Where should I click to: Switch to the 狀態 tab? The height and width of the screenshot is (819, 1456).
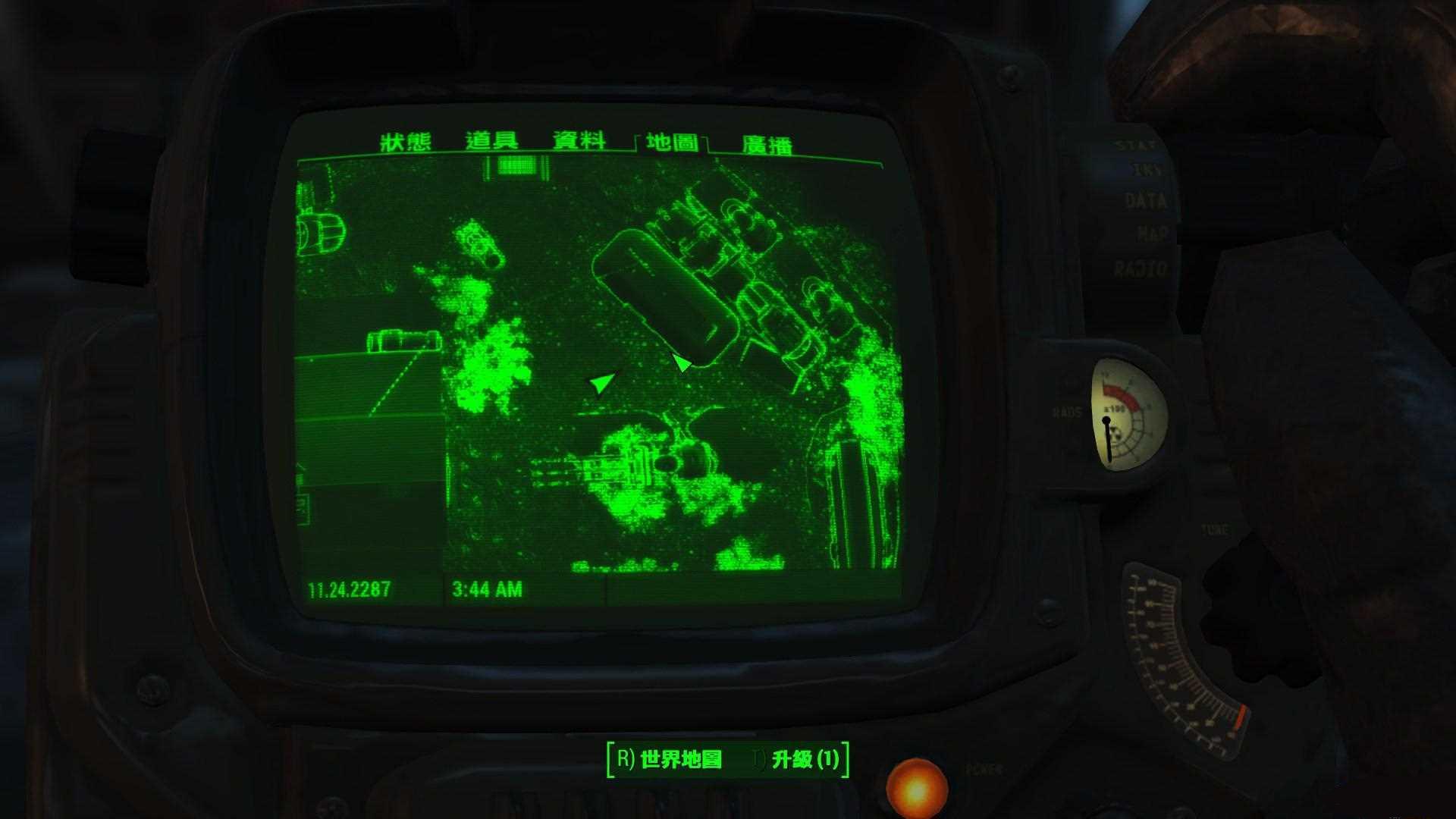point(406,143)
